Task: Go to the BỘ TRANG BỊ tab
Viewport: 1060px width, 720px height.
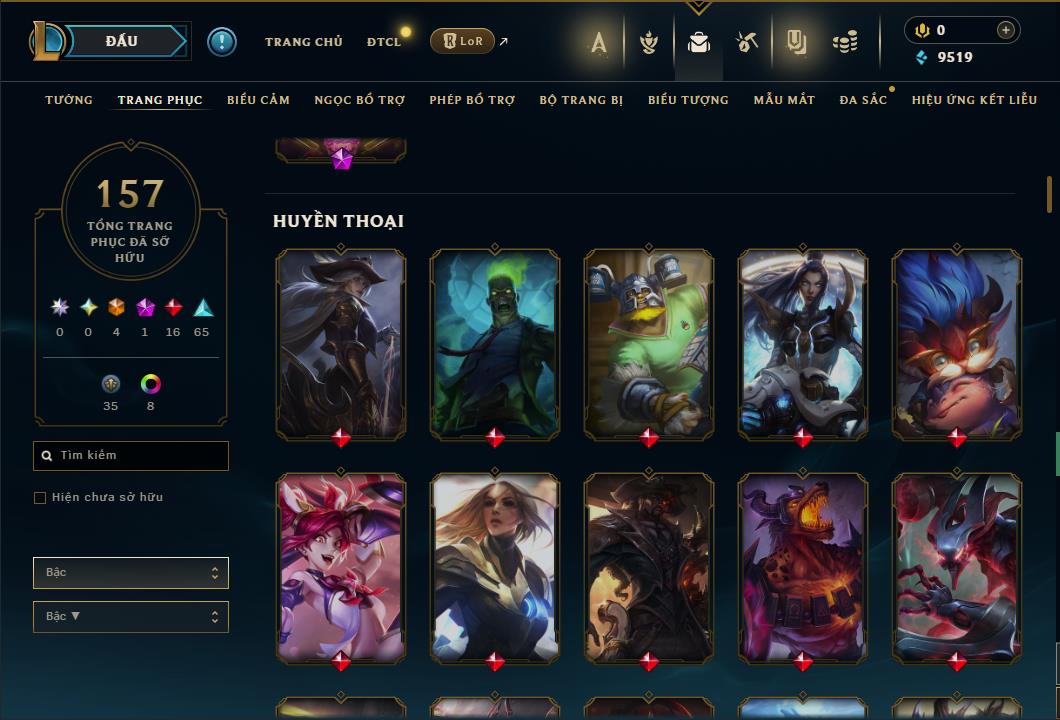Action: tap(581, 100)
